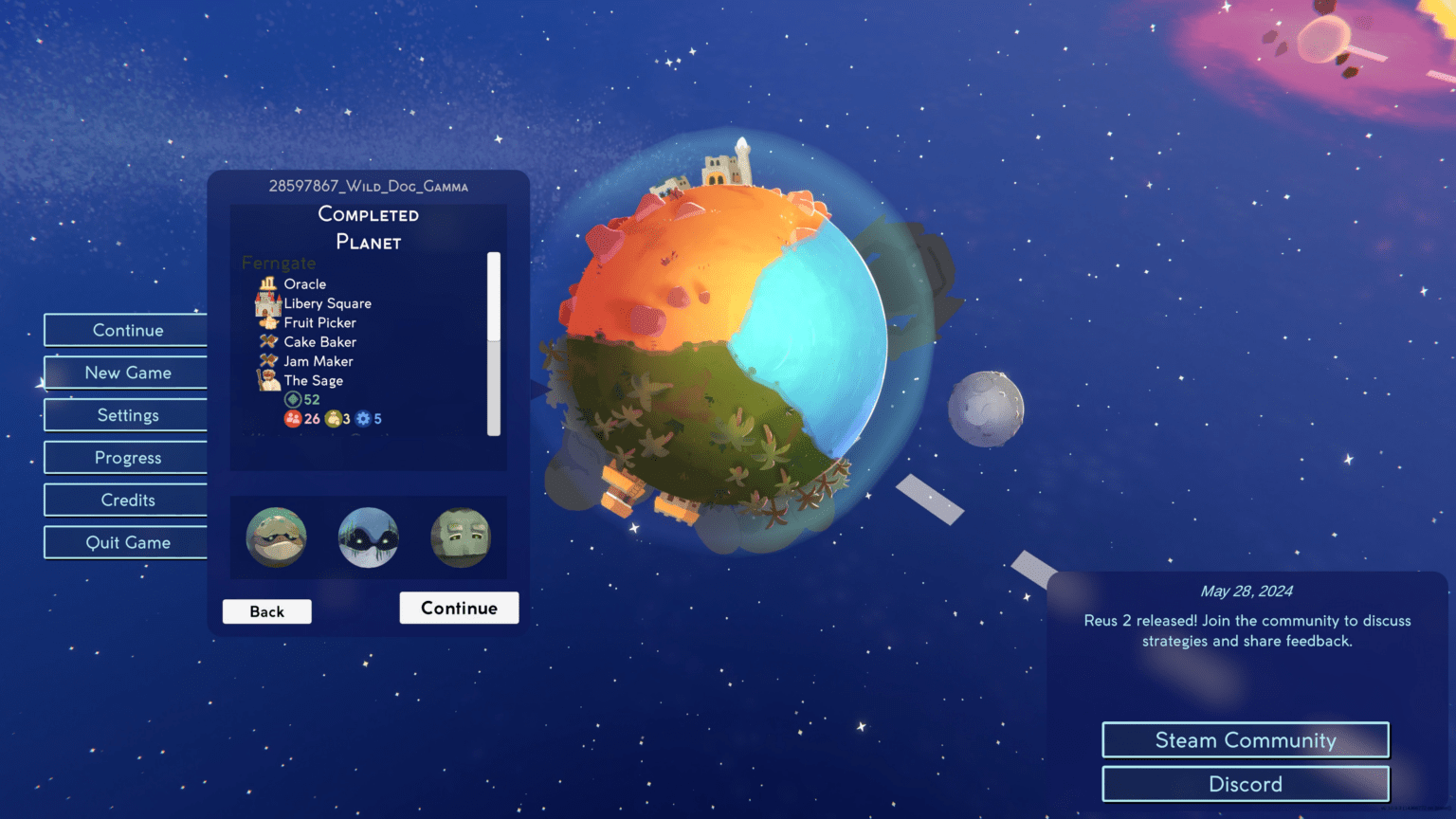1456x819 pixels.
Task: Click the blue gear icon showing 5
Action: (x=363, y=418)
